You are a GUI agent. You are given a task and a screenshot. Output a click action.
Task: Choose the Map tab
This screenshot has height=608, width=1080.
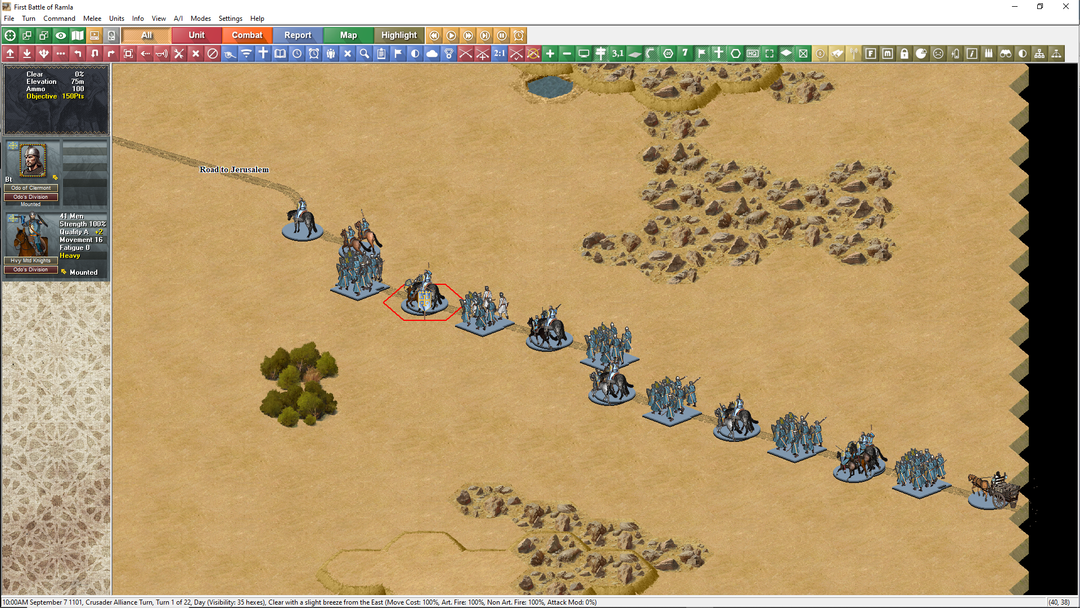(x=348, y=36)
